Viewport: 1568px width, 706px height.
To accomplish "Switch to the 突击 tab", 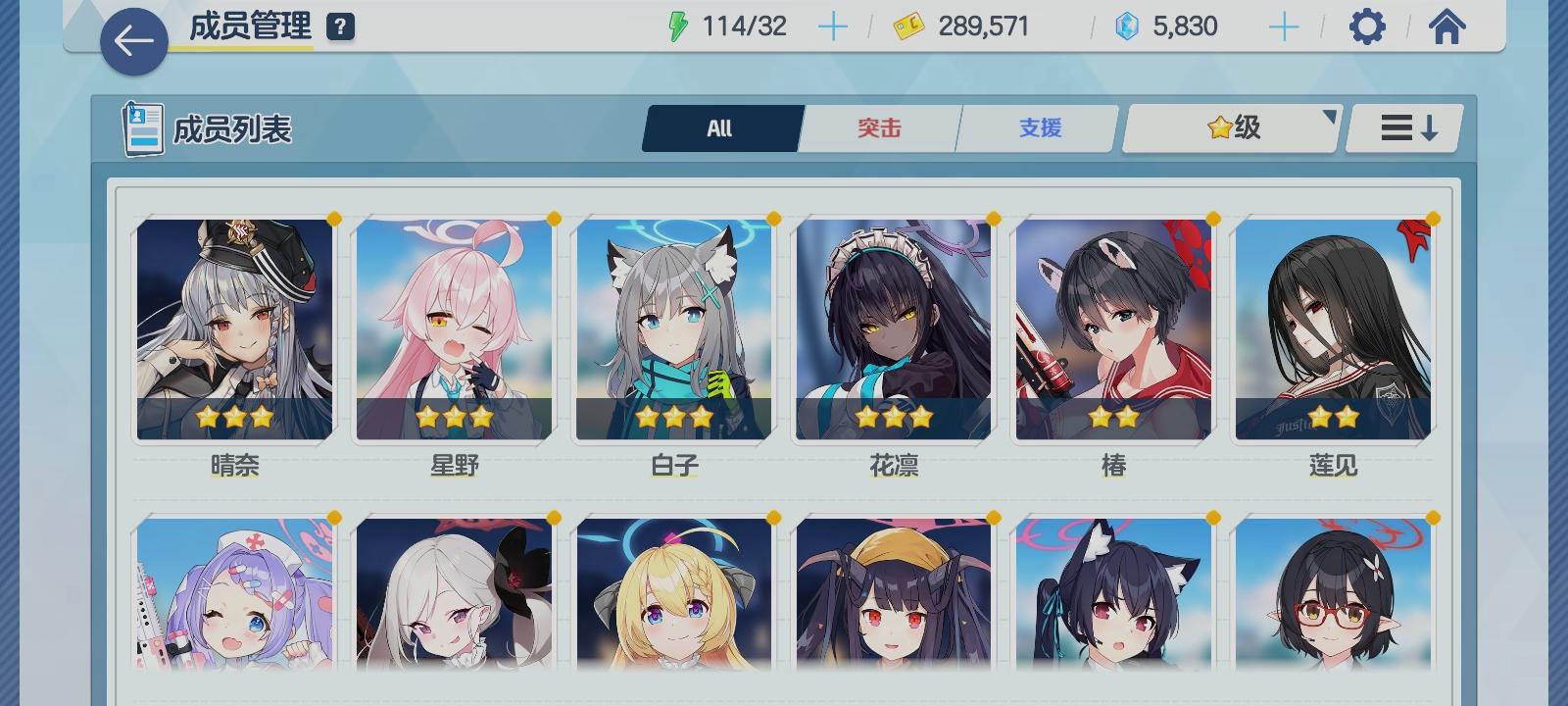I will tap(878, 127).
